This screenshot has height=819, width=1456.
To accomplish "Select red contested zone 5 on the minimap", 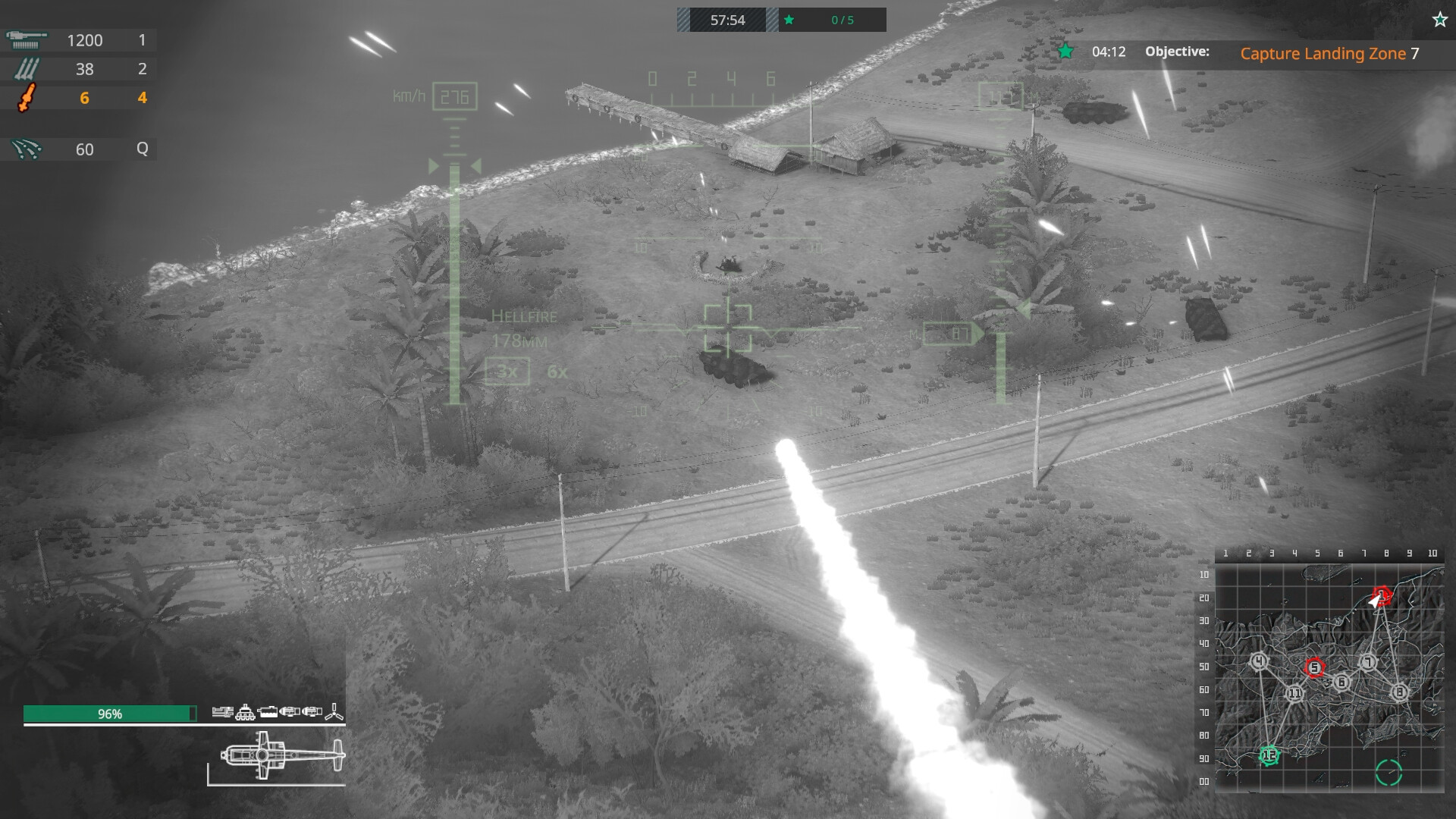I will pos(1316,668).
